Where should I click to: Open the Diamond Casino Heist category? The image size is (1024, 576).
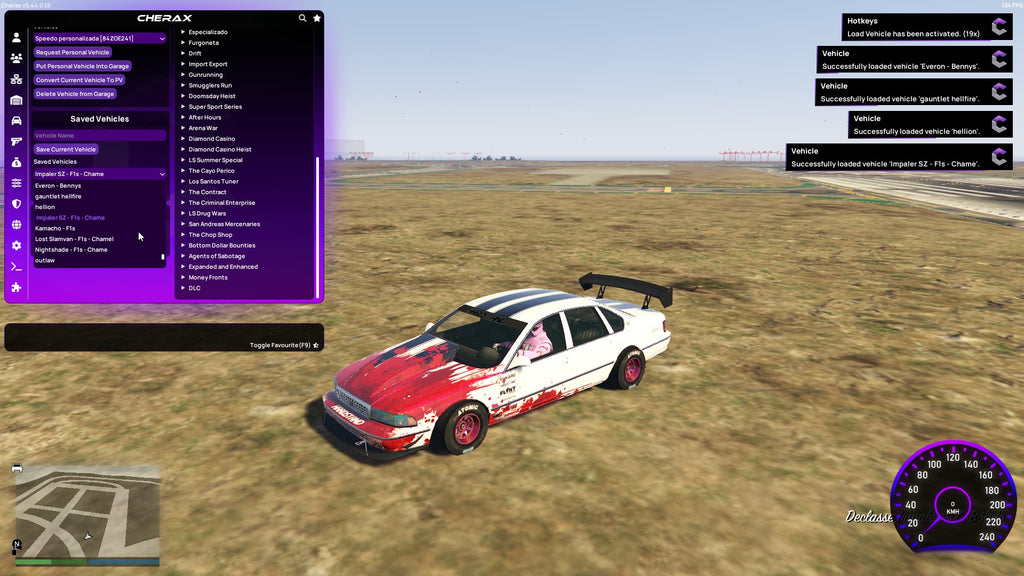pos(220,149)
